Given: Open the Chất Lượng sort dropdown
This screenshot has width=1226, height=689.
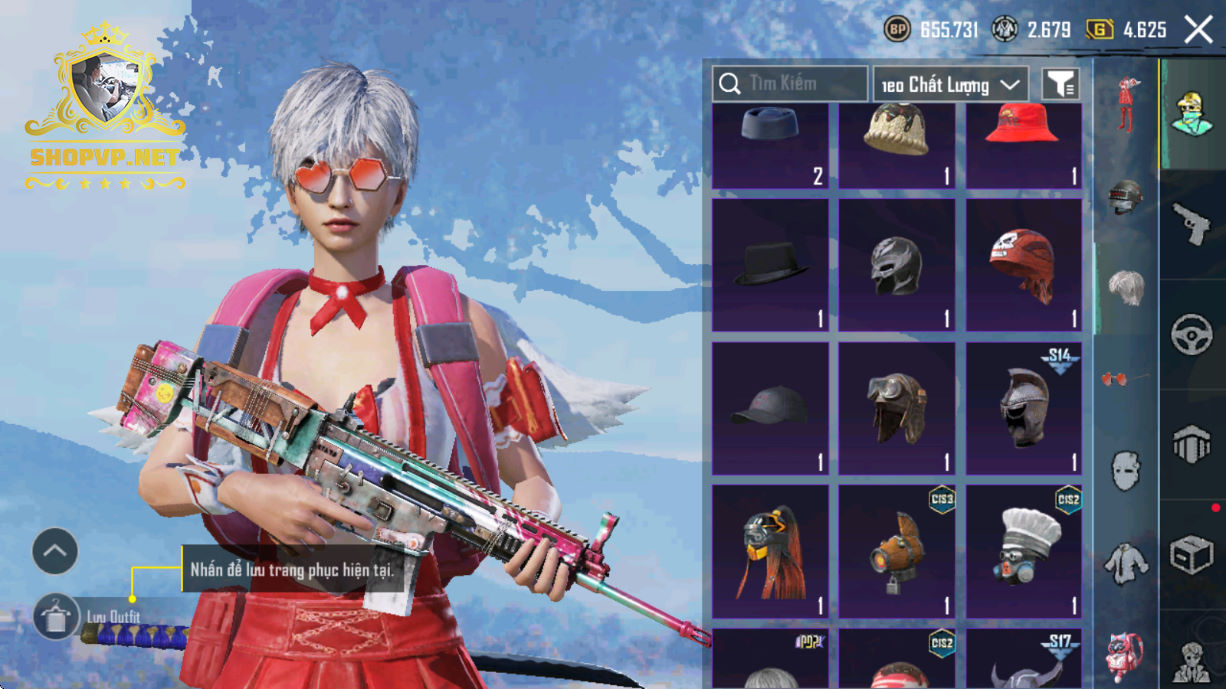Looking at the screenshot, I should tap(950, 85).
